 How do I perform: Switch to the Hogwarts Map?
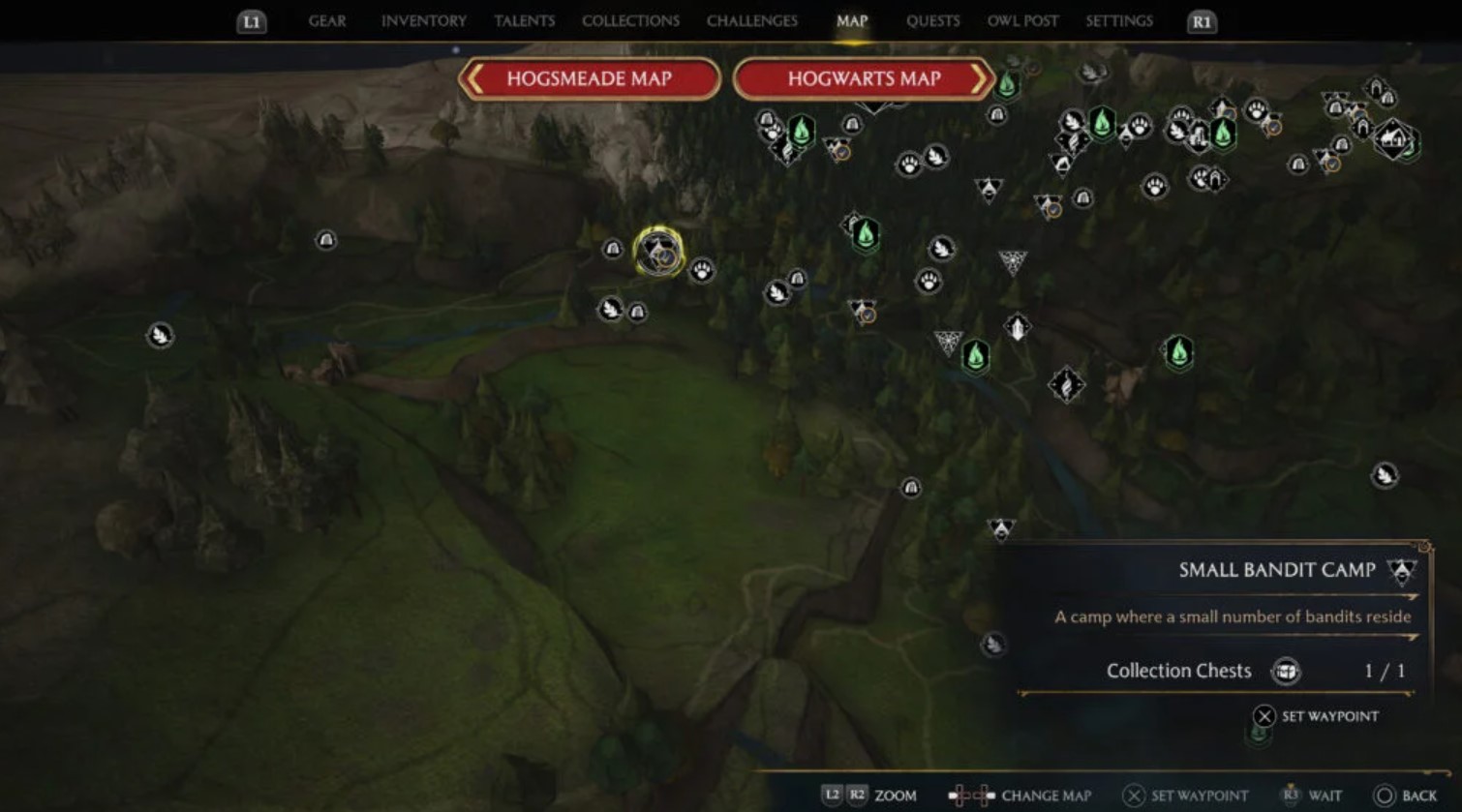[864, 79]
